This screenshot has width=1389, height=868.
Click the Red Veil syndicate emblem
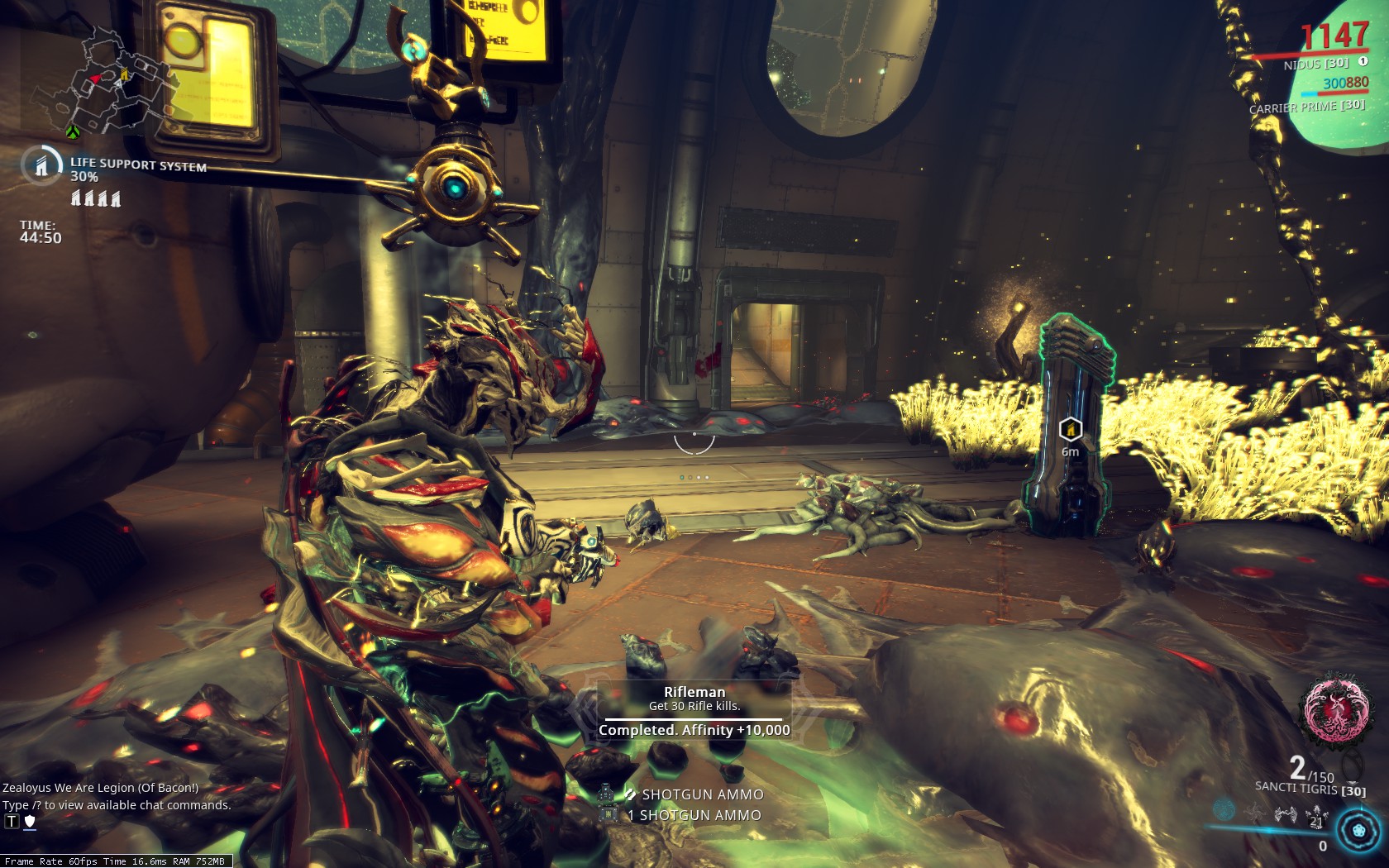1333,708
